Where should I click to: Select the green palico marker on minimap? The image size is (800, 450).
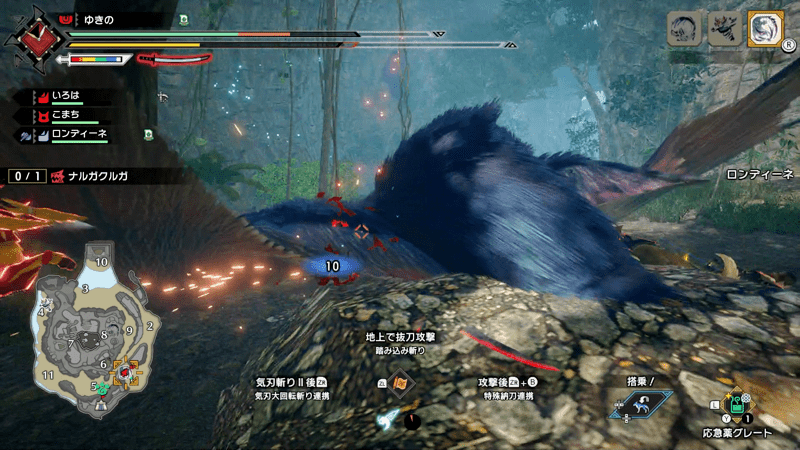pyautogui.click(x=101, y=387)
